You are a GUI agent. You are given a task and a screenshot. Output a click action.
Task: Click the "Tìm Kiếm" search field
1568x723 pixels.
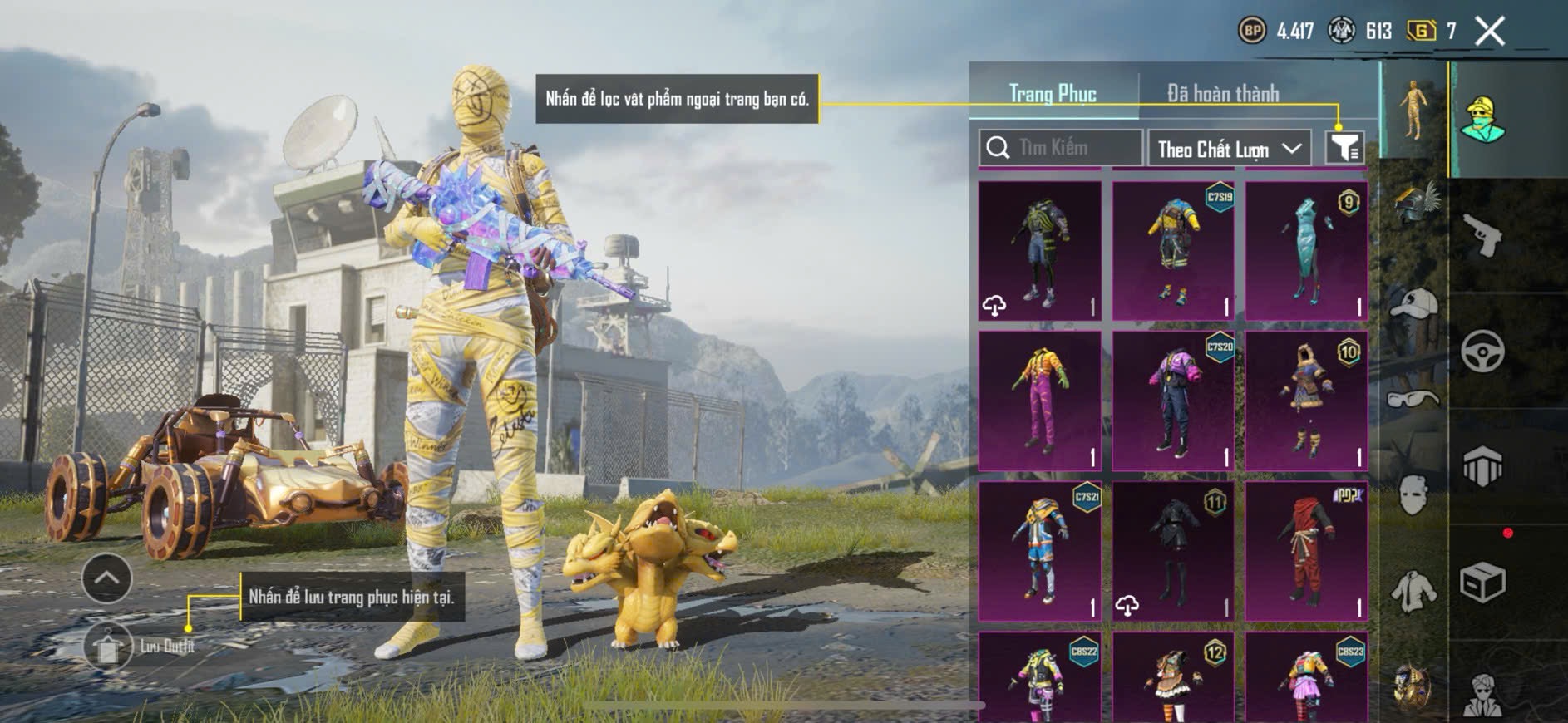pos(1061,148)
